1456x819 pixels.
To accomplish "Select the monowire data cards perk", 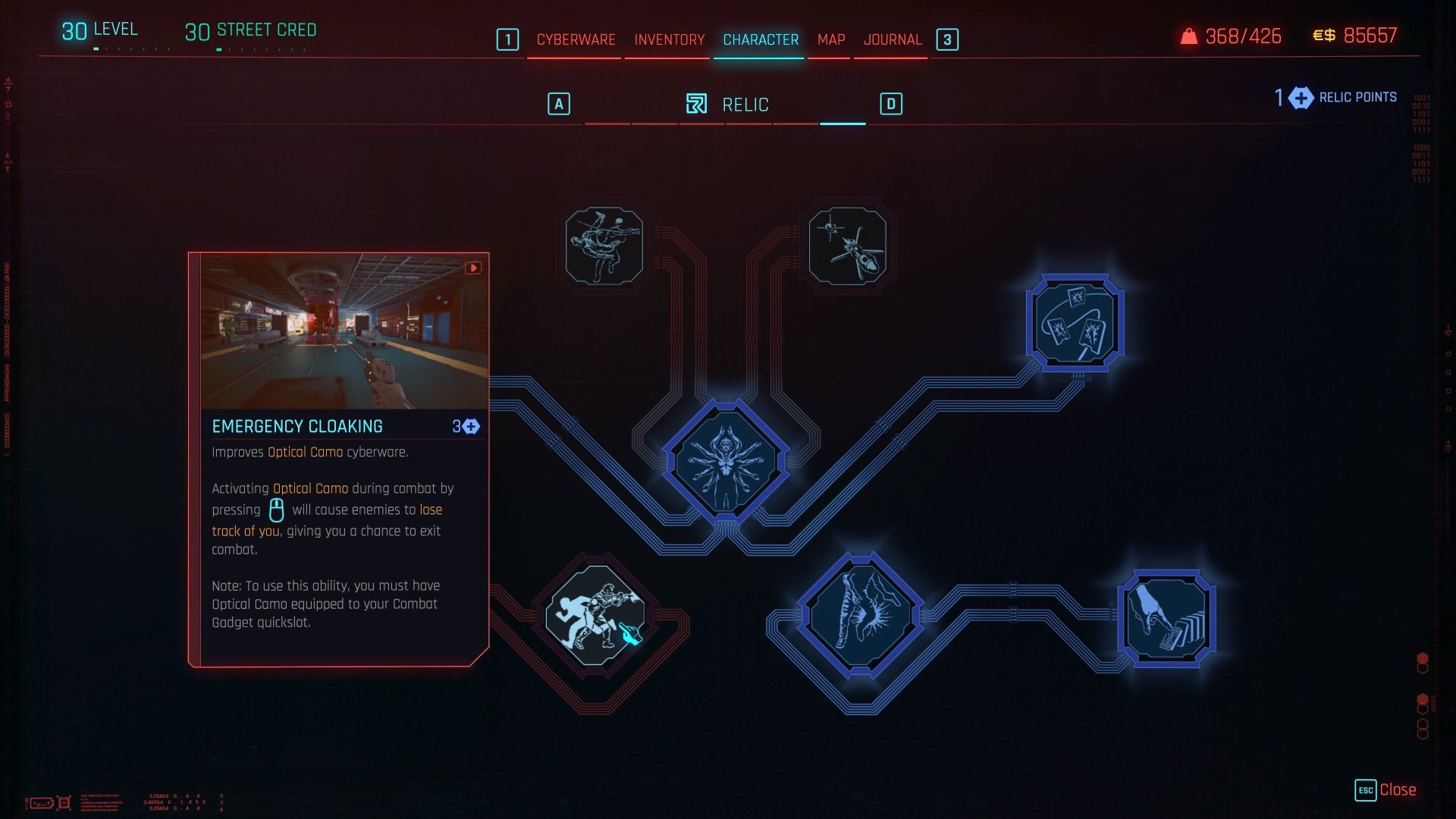I will tap(1075, 323).
